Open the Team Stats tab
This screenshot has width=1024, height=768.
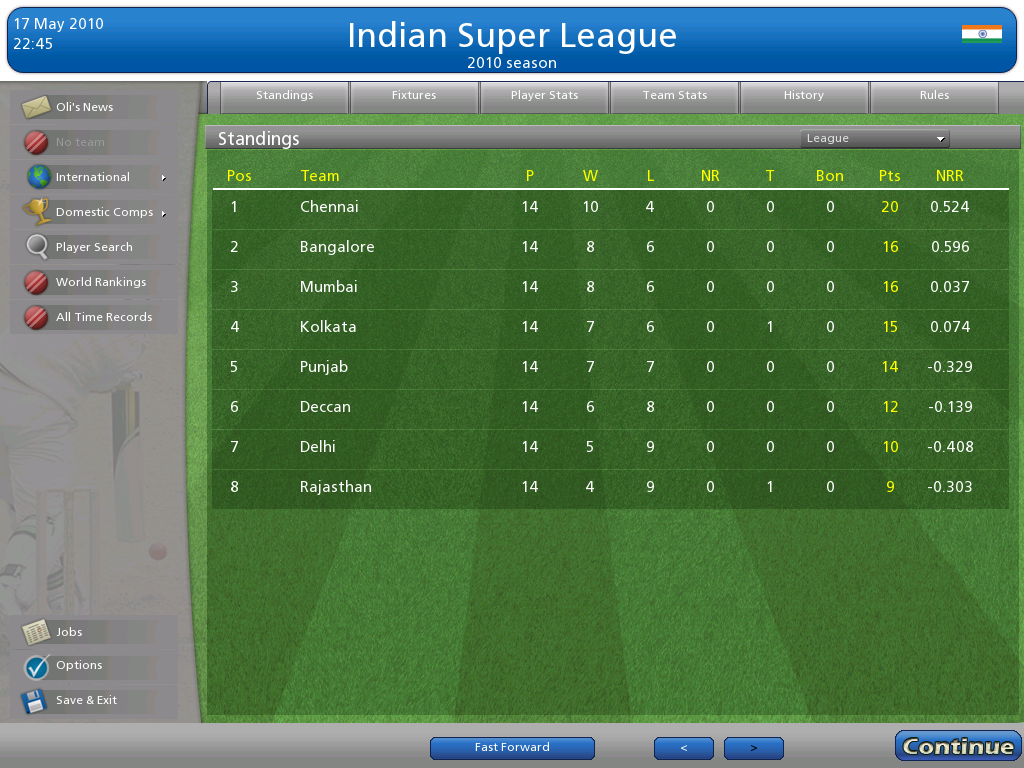tap(674, 96)
